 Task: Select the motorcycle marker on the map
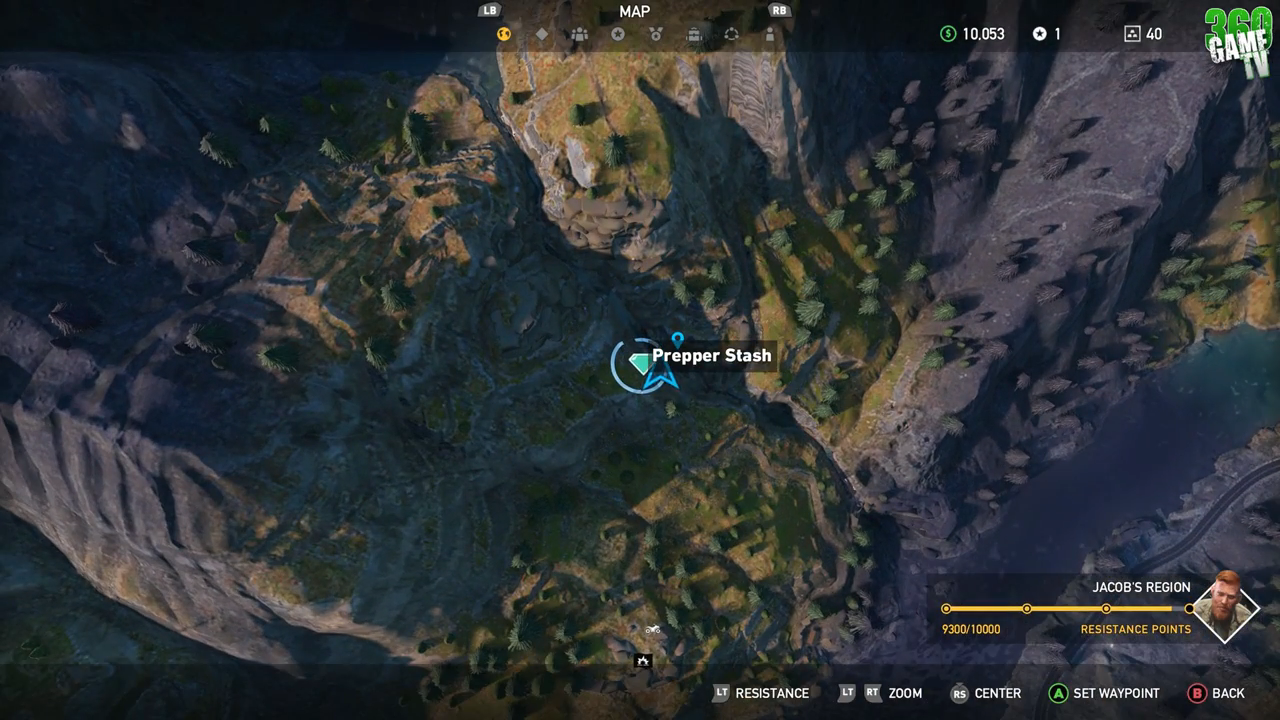tap(655, 631)
